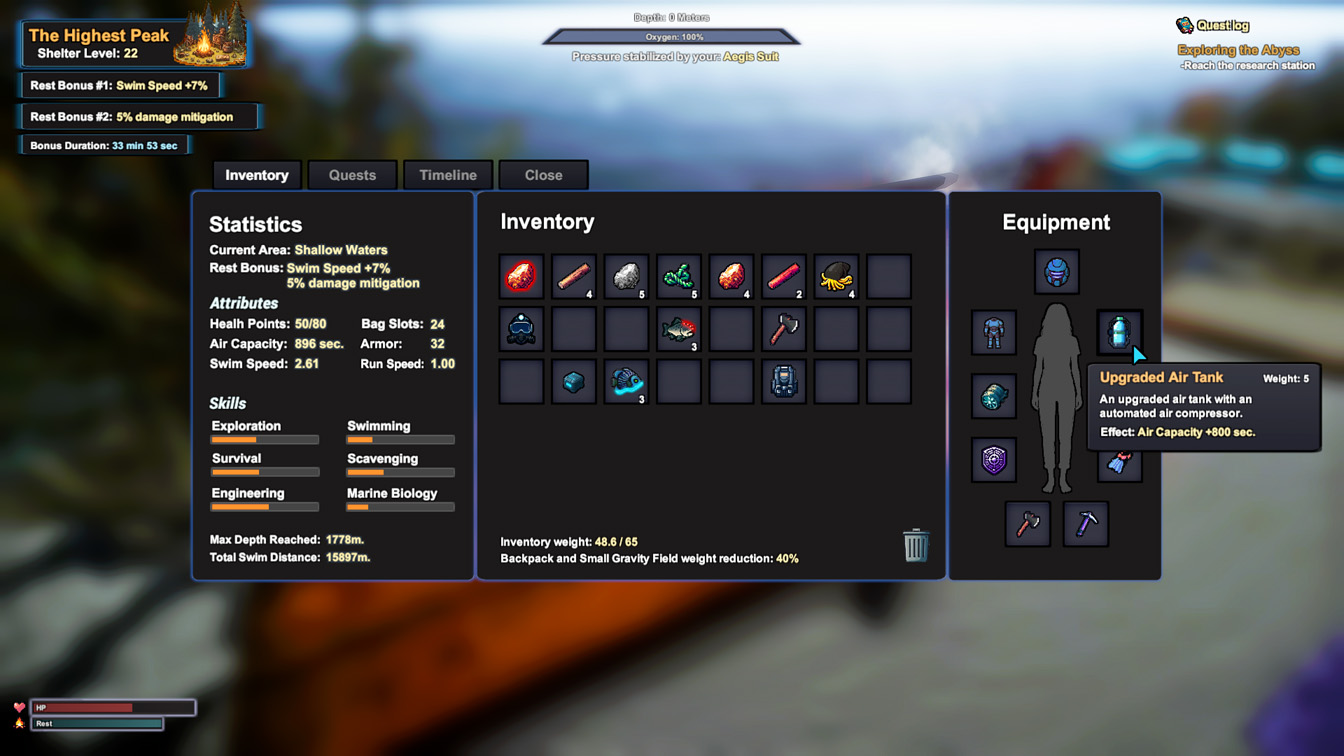Select the diving mask in the inventory
The image size is (1344, 756).
point(521,329)
